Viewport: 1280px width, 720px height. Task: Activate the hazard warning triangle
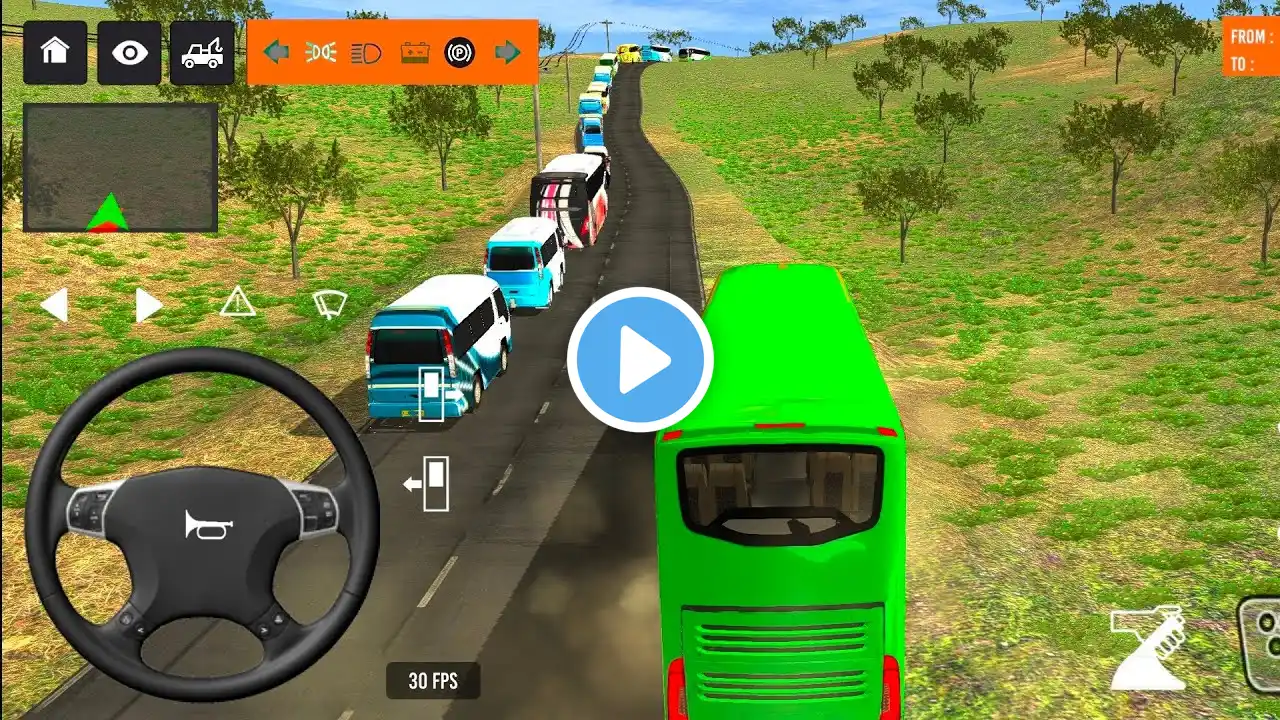coord(237,301)
